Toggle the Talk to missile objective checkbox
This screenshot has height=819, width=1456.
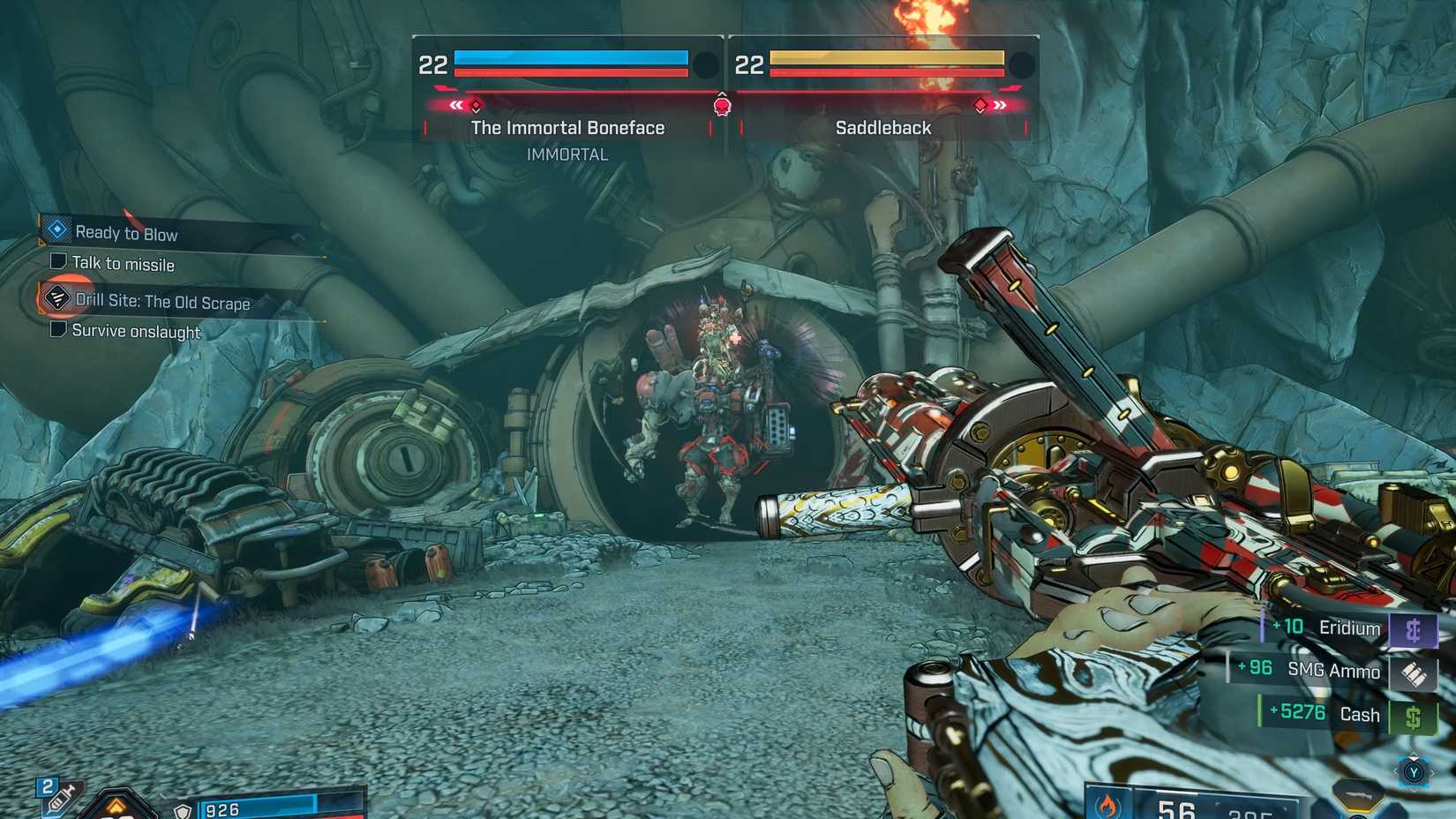coord(57,260)
